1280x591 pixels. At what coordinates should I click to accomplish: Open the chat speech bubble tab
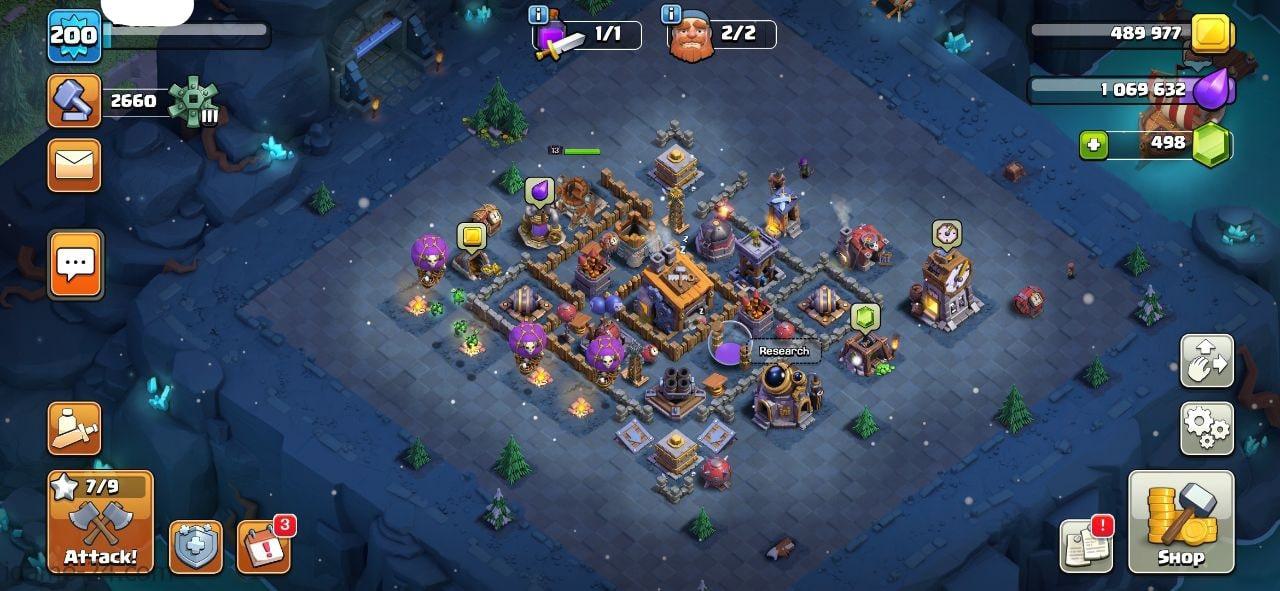[x=75, y=265]
